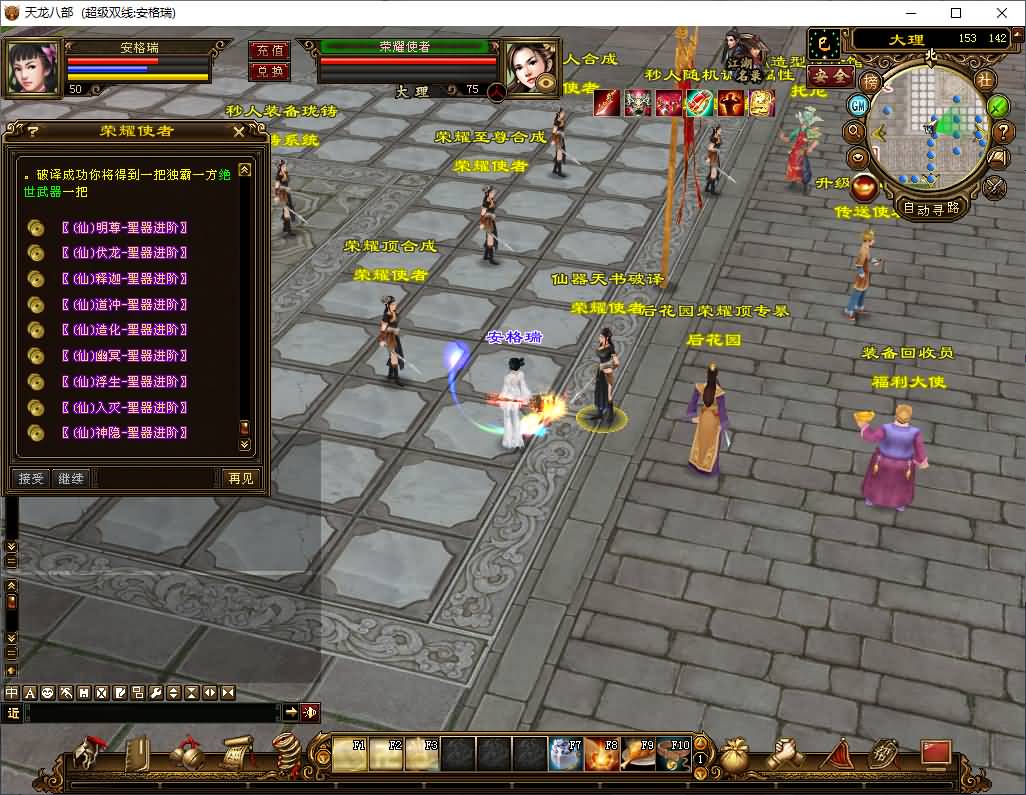Viewport: 1026px width, 795px height.
Task: Open the GM button beside the minimap
Action: (858, 105)
